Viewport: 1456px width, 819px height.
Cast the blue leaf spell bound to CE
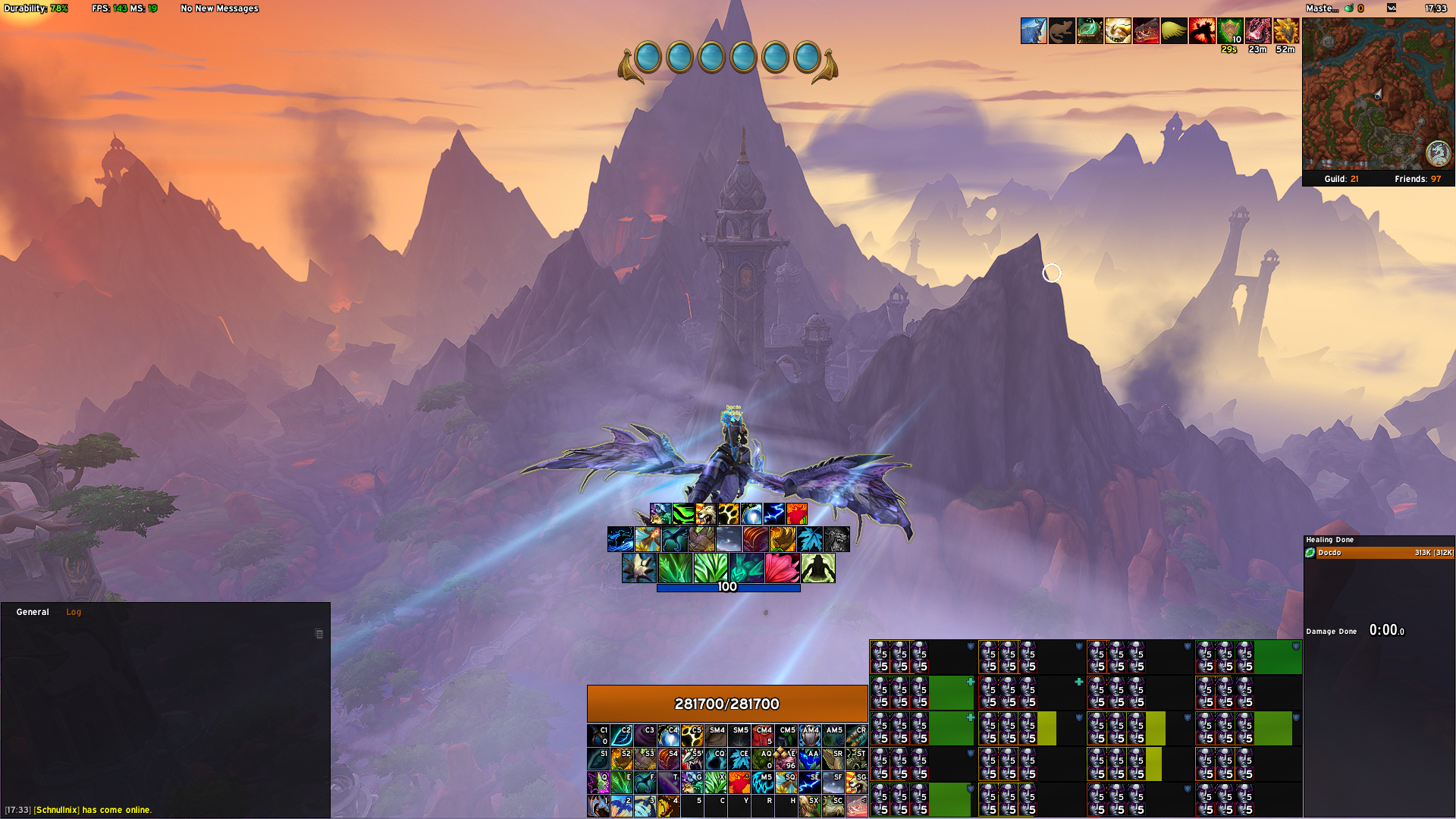pyautogui.click(x=739, y=759)
